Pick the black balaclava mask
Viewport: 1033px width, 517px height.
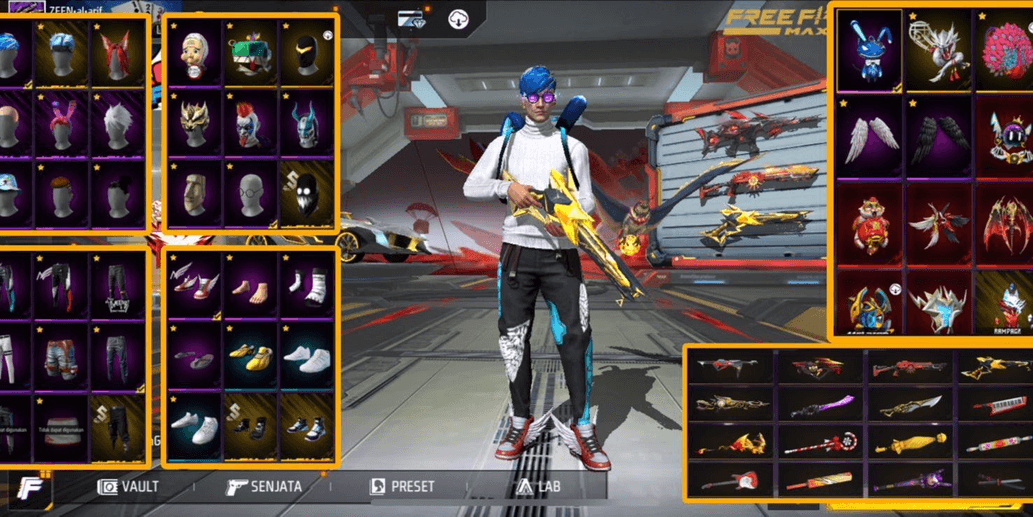click(x=307, y=53)
